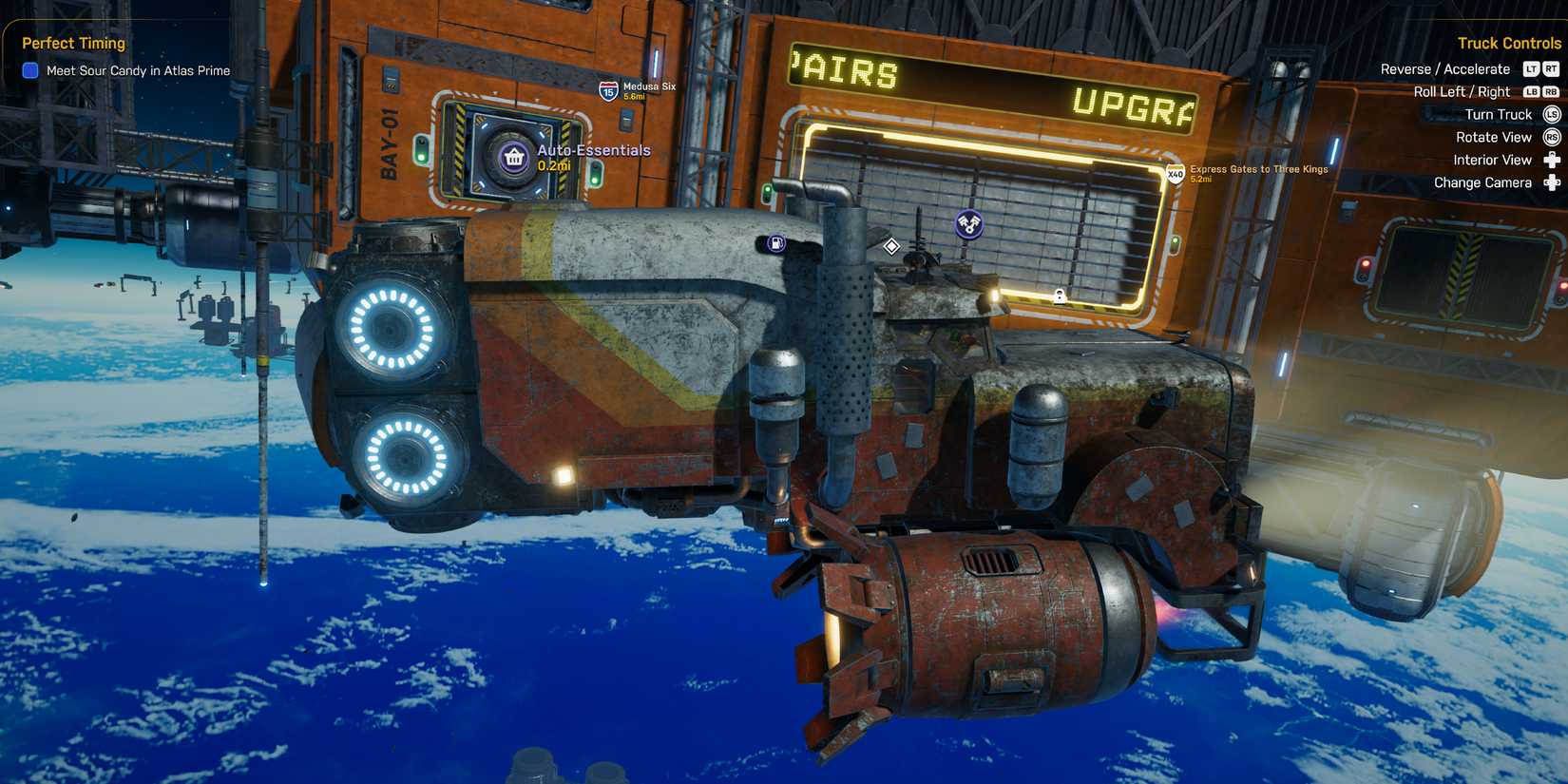Click the green light next to the BAY-01 door
This screenshot has width=1568, height=784.
(422, 156)
